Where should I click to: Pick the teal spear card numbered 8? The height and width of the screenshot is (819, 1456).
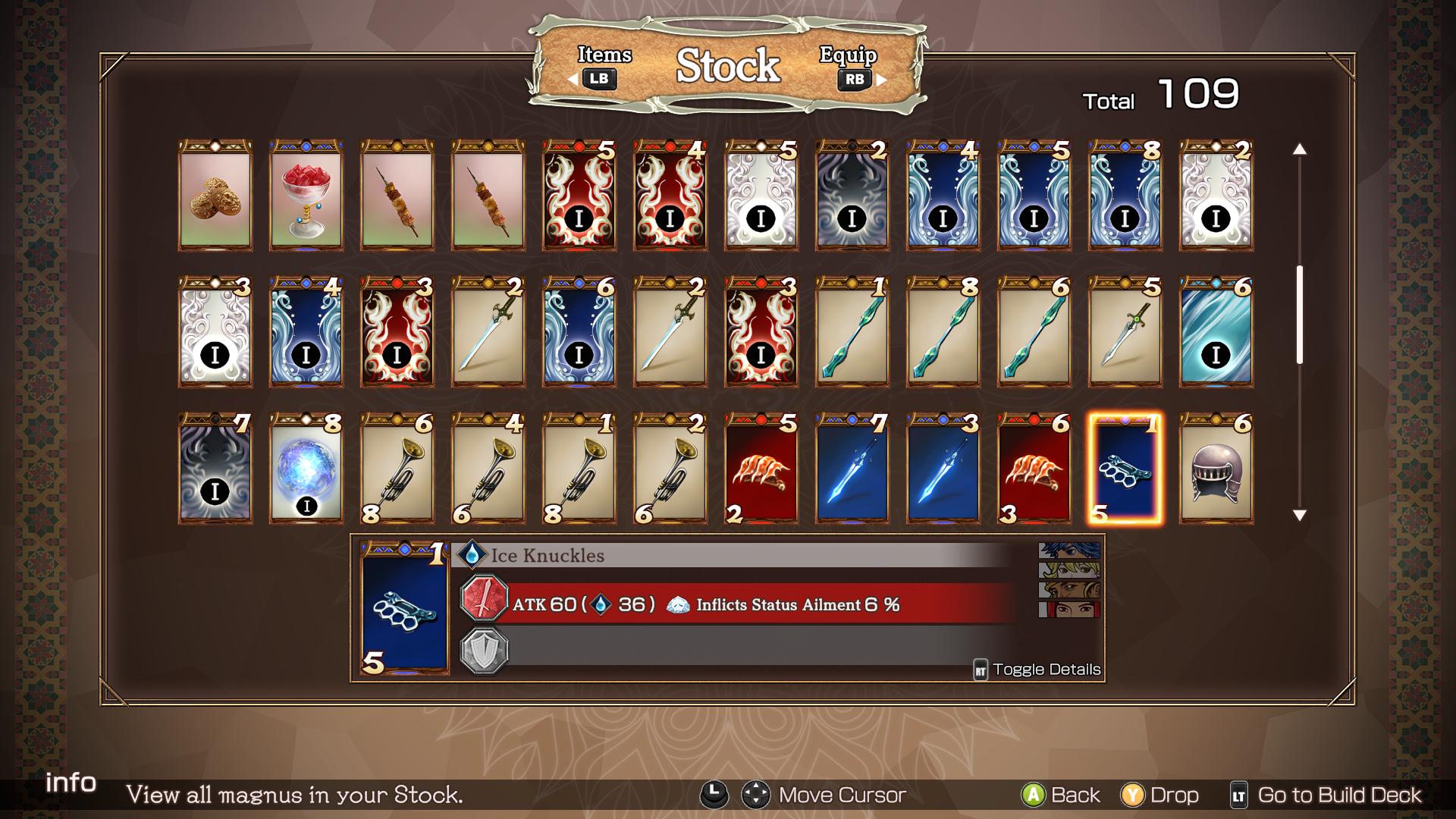coord(943,332)
